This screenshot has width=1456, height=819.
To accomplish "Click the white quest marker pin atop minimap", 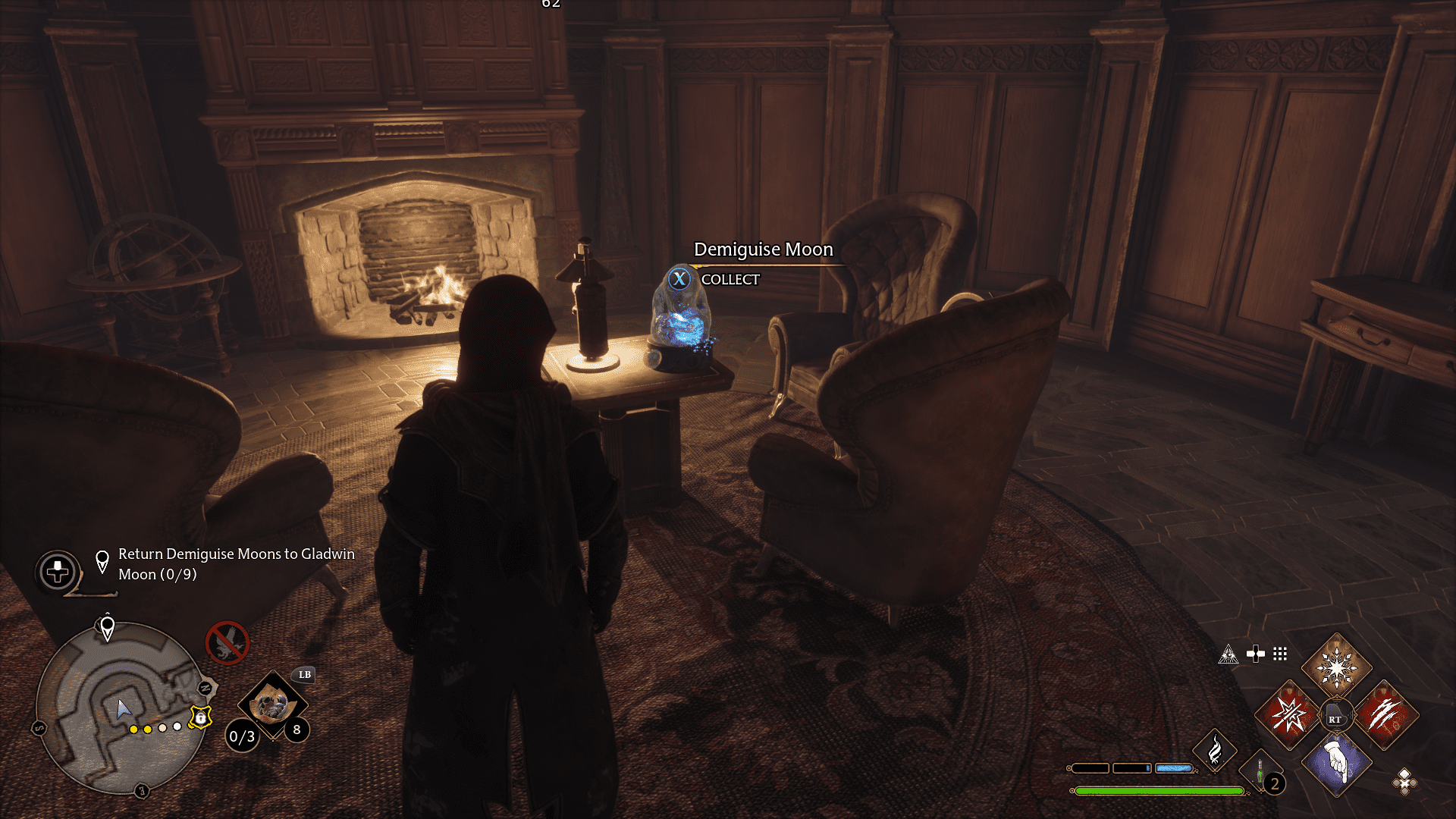I will click(108, 628).
